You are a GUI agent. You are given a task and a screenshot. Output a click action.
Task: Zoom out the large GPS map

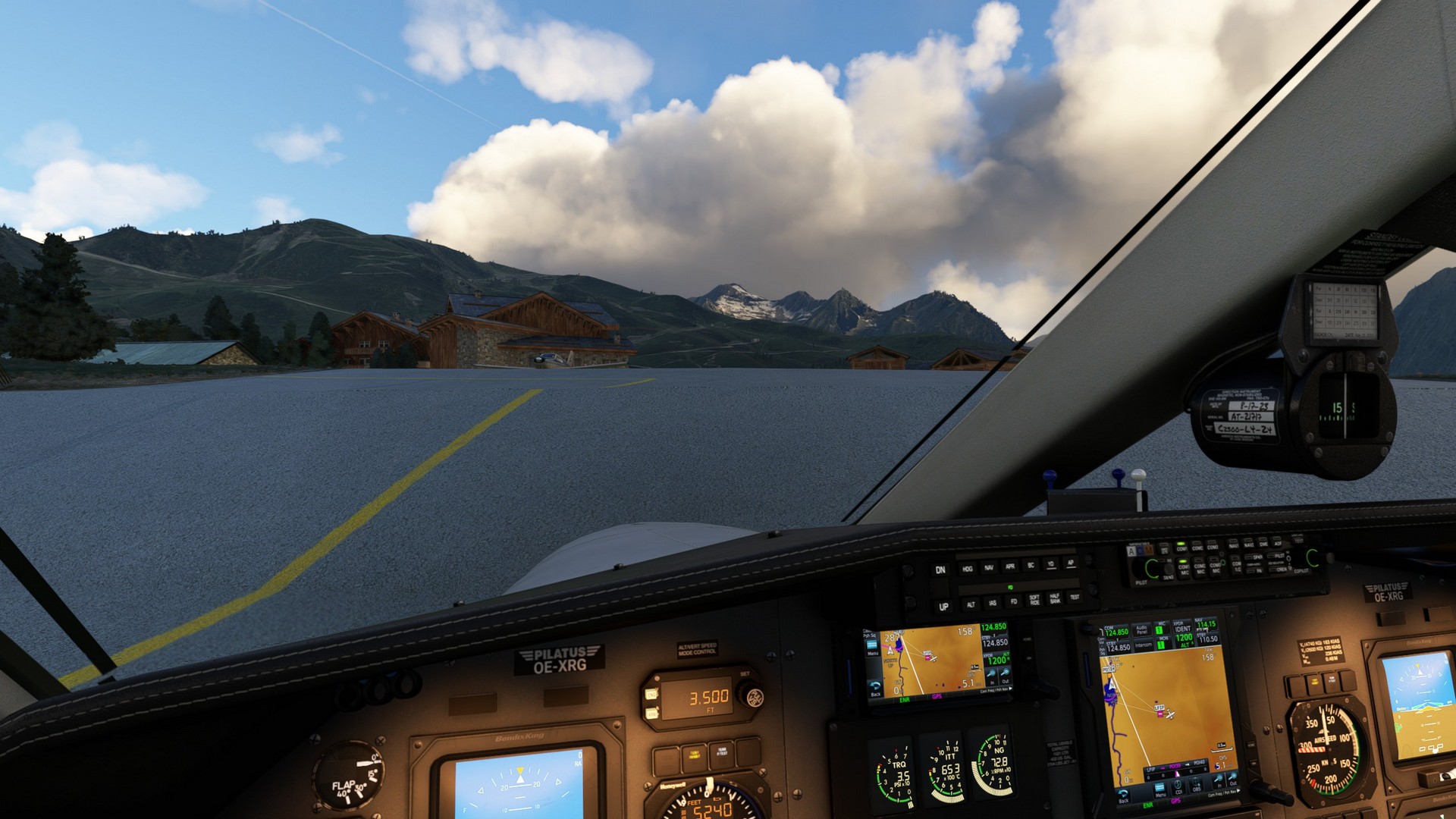[1234, 779]
